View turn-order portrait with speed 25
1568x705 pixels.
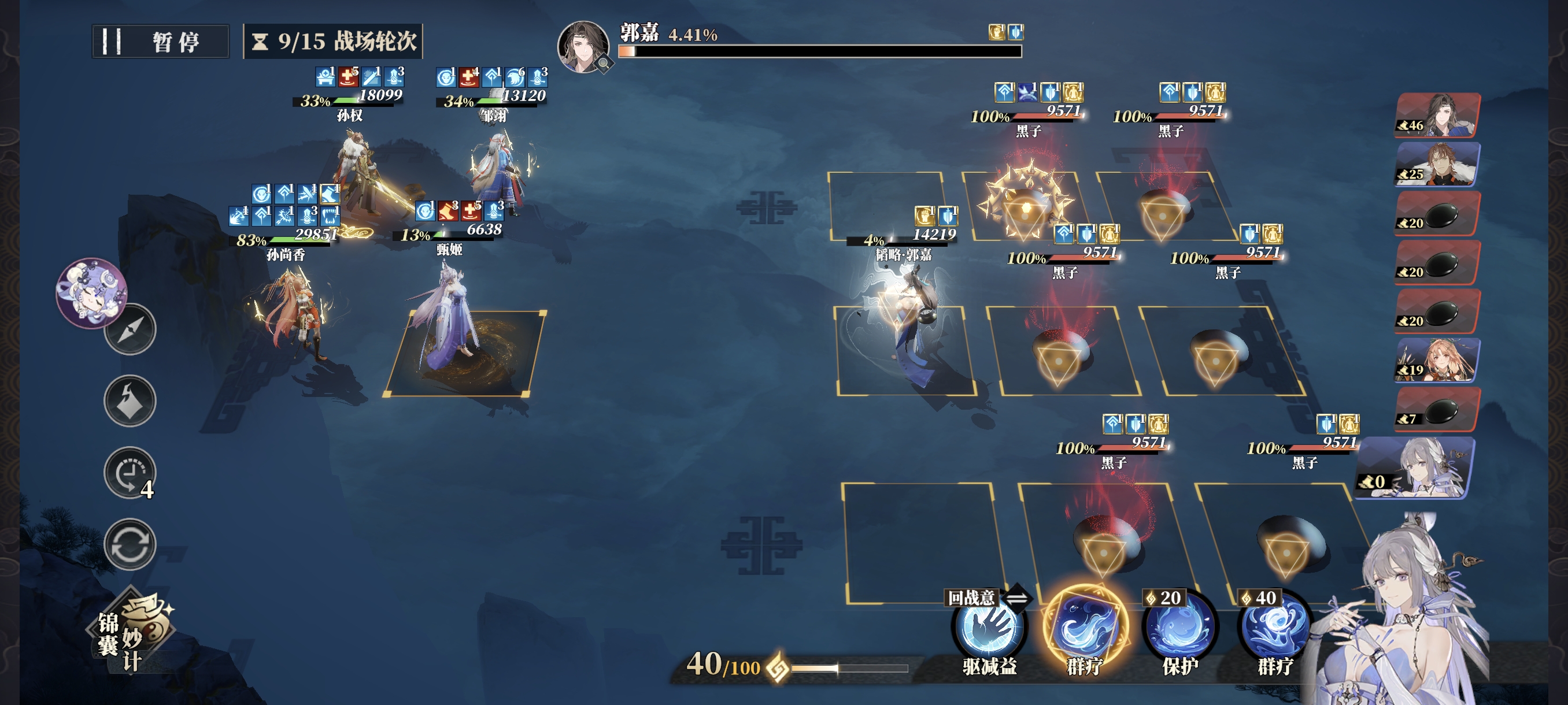pyautogui.click(x=1437, y=164)
